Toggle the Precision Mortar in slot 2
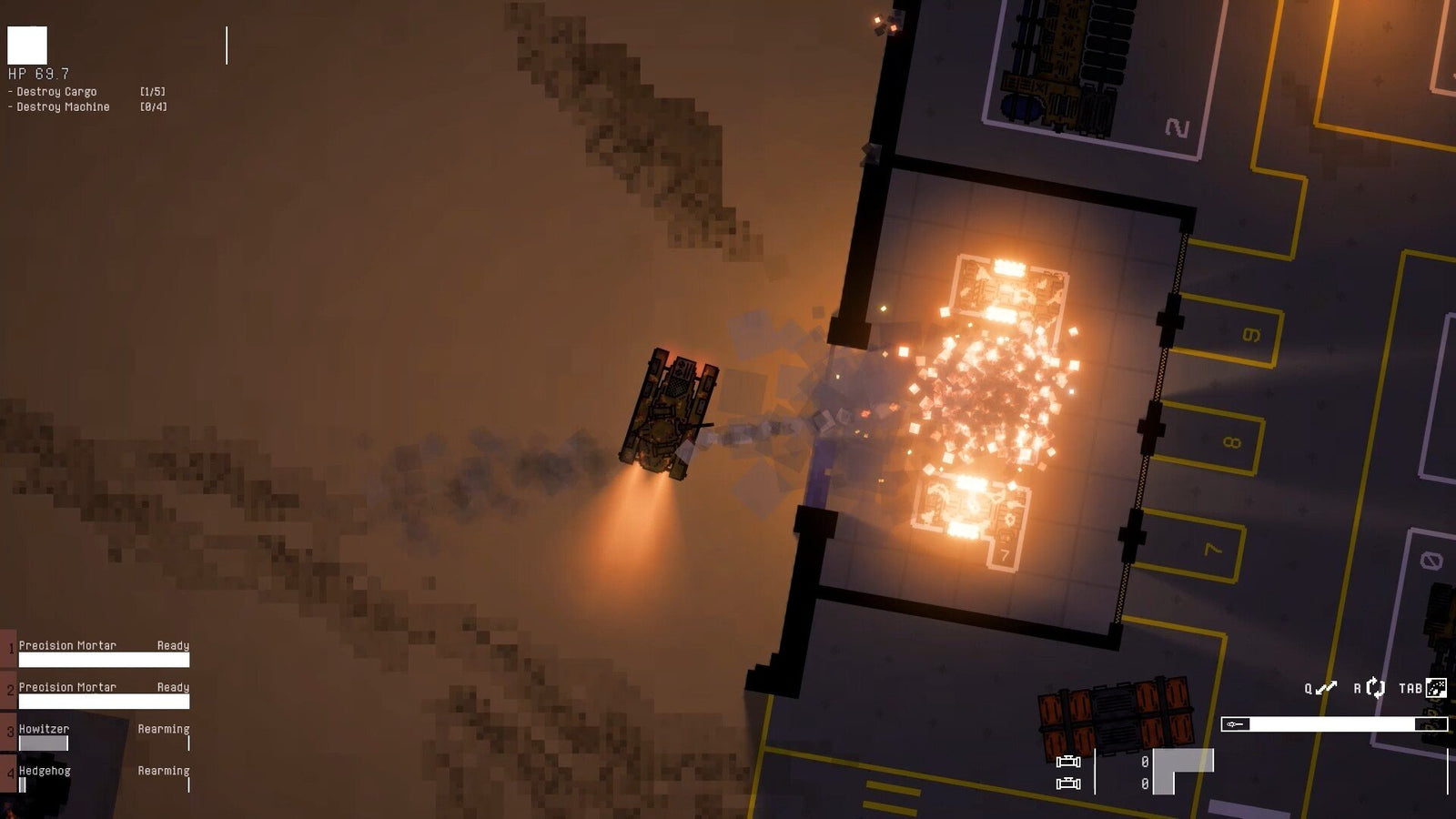 click(x=68, y=687)
